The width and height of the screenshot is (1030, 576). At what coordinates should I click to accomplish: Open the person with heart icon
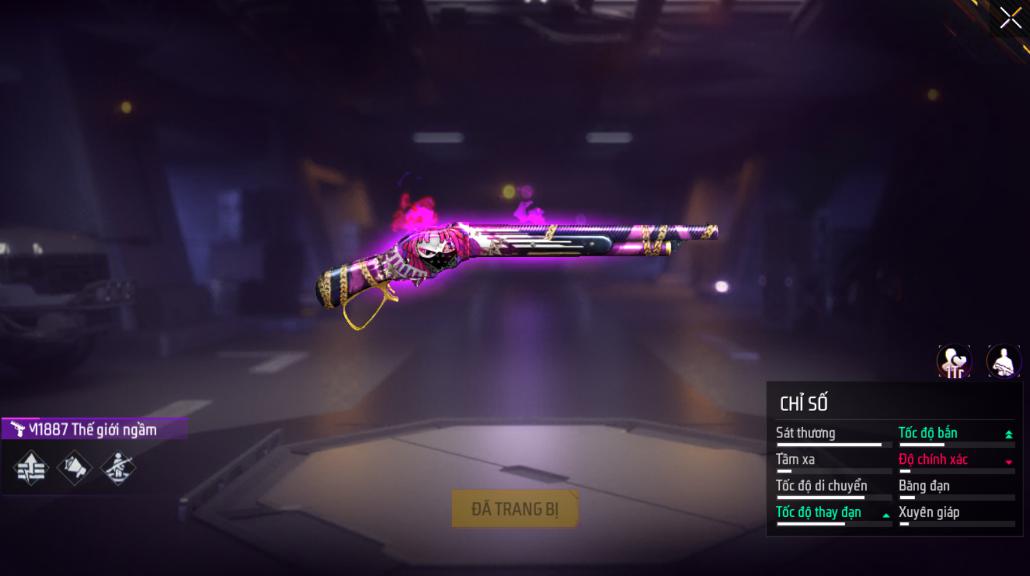point(953,361)
